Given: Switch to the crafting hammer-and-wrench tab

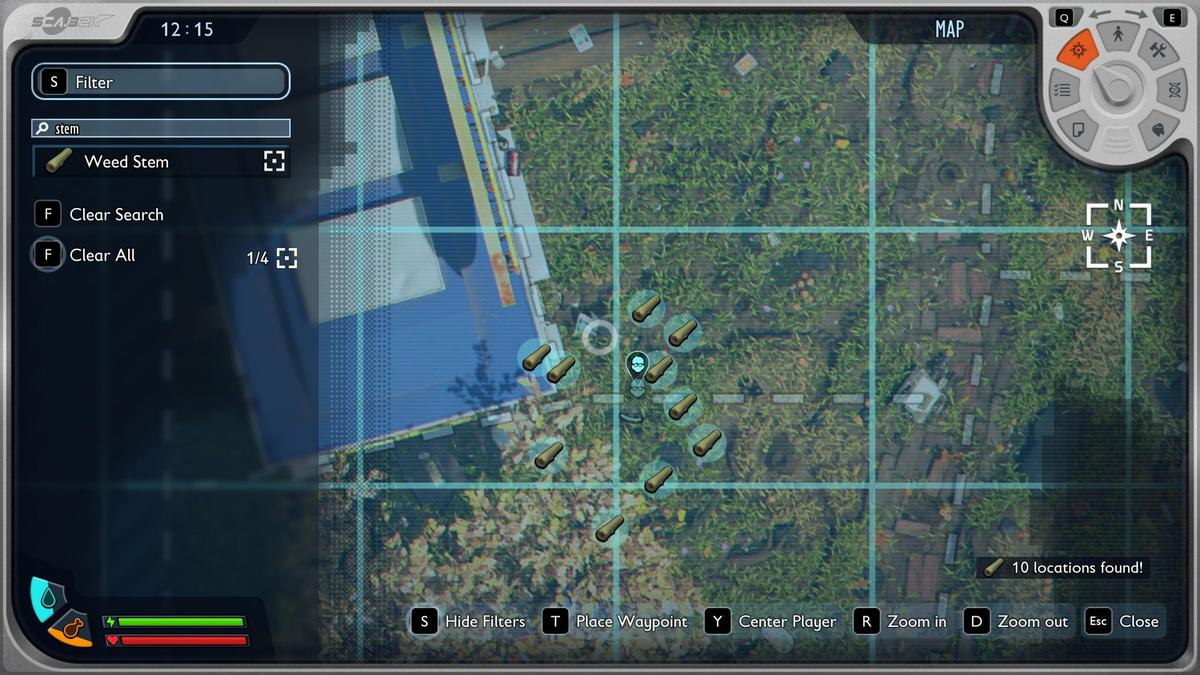Looking at the screenshot, I should [x=1158, y=51].
